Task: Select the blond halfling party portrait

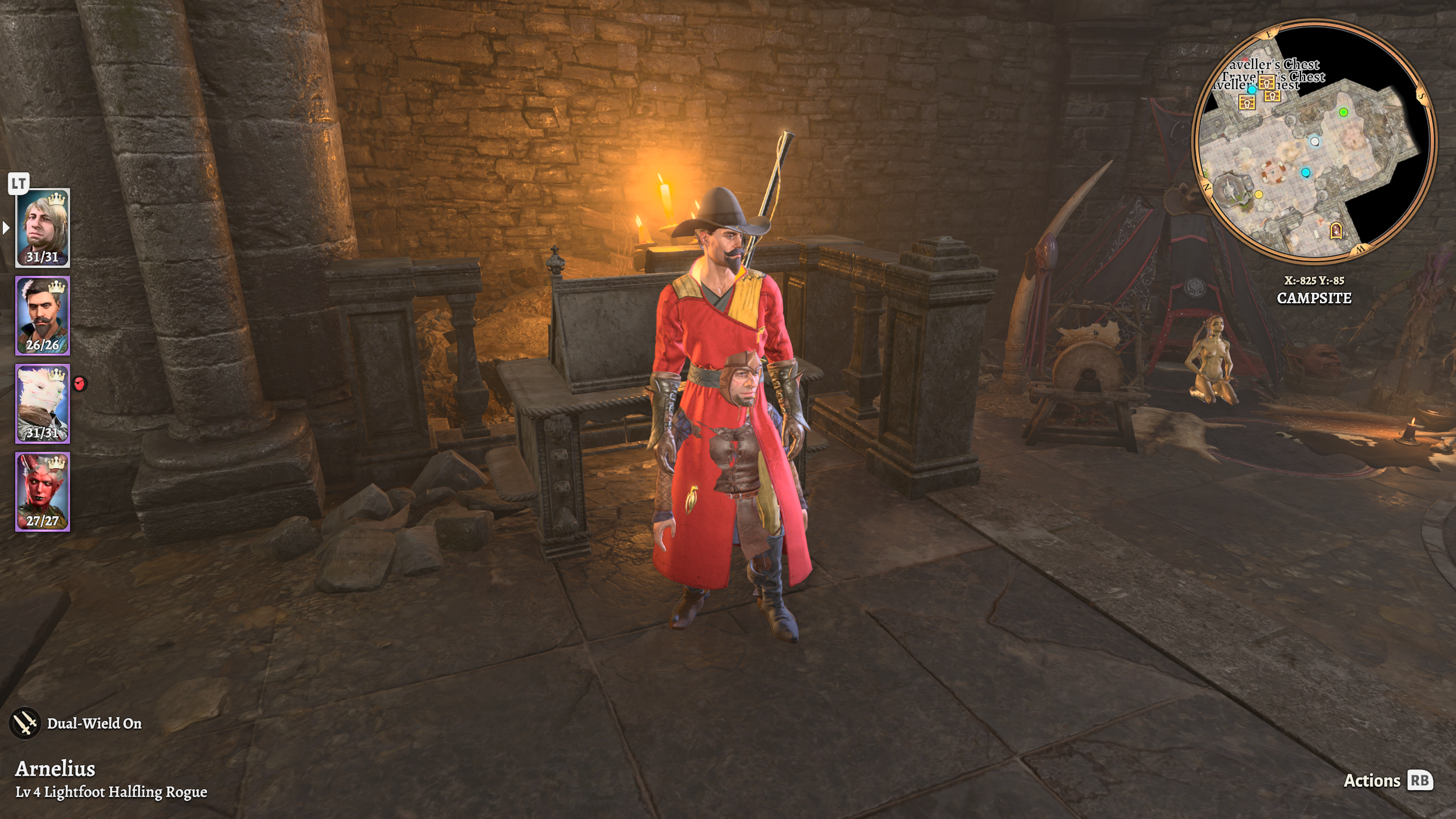Action: [x=42, y=227]
